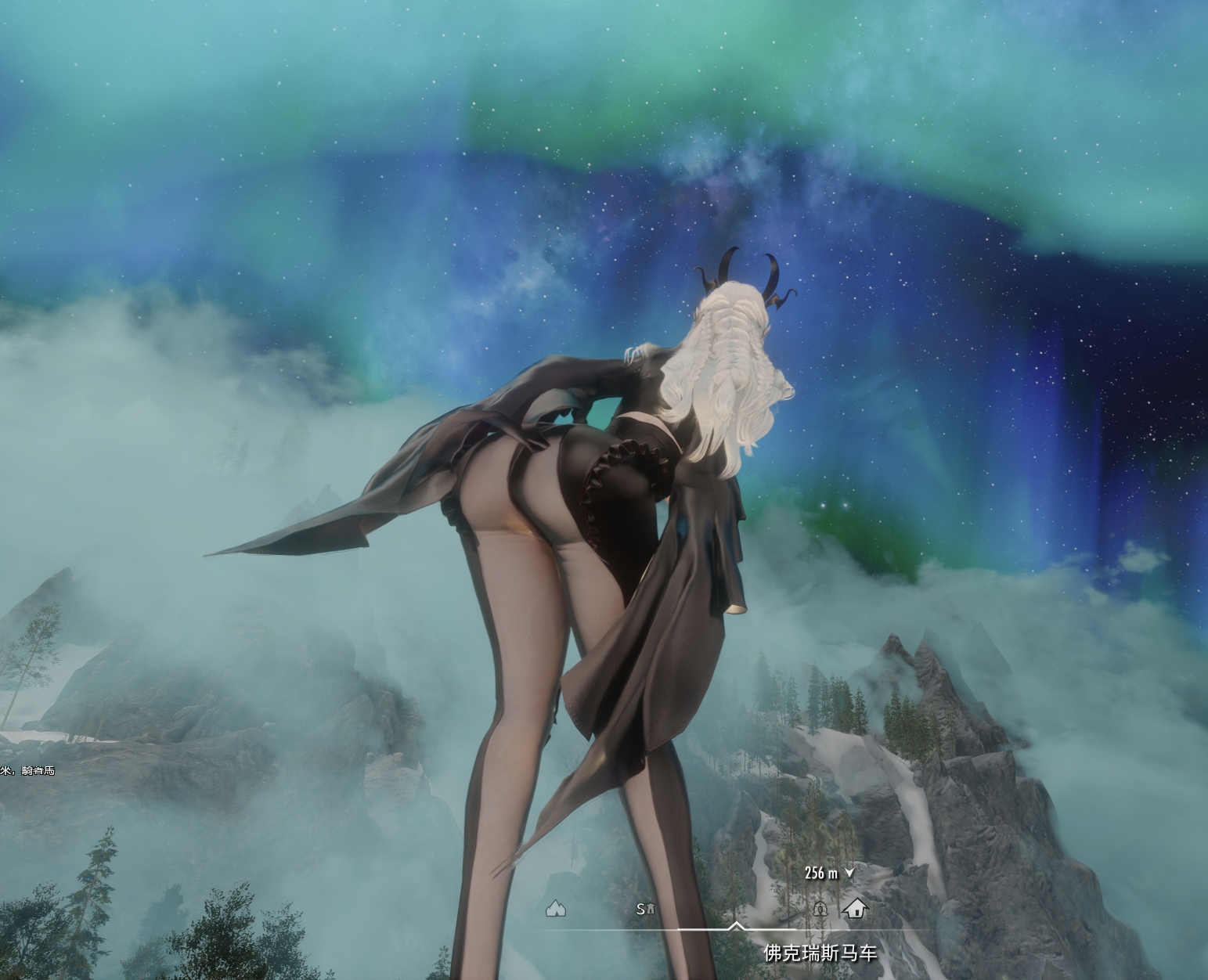The width and height of the screenshot is (1208, 980).
Task: Select the tower marker beside the S
Action: coord(650,909)
